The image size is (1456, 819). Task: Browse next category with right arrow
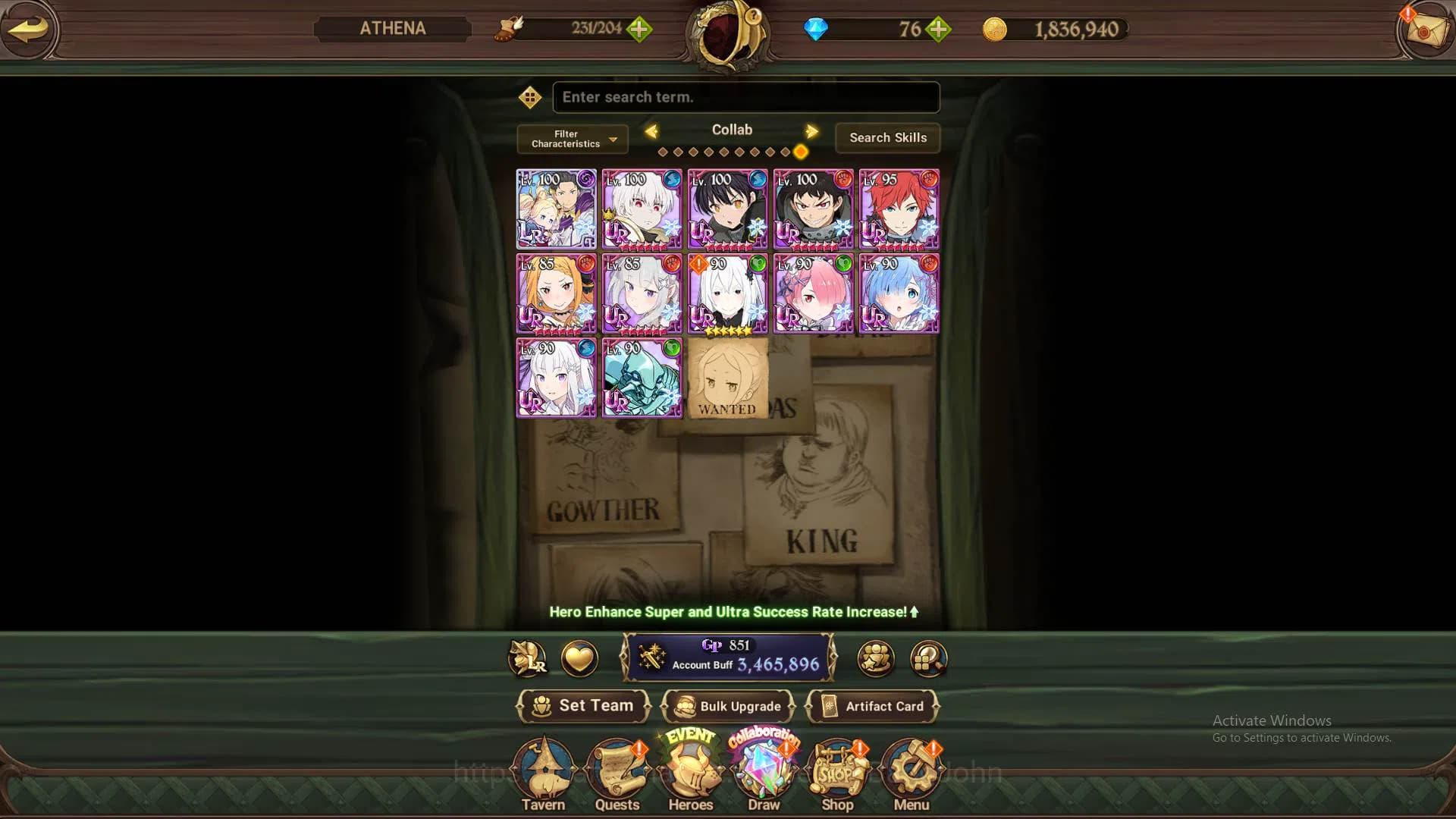[x=811, y=130]
